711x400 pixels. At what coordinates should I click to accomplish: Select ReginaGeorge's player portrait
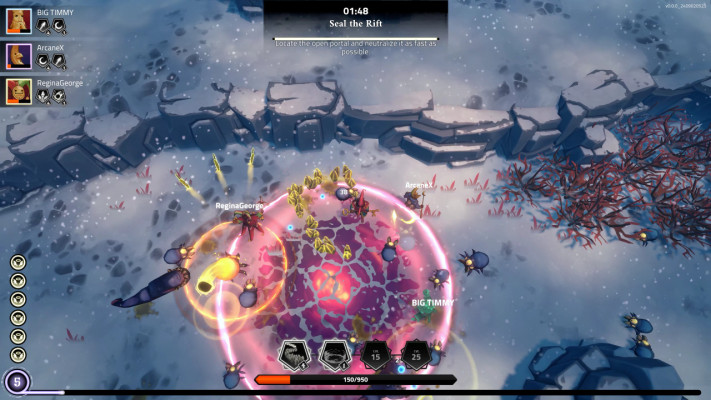[x=18, y=91]
